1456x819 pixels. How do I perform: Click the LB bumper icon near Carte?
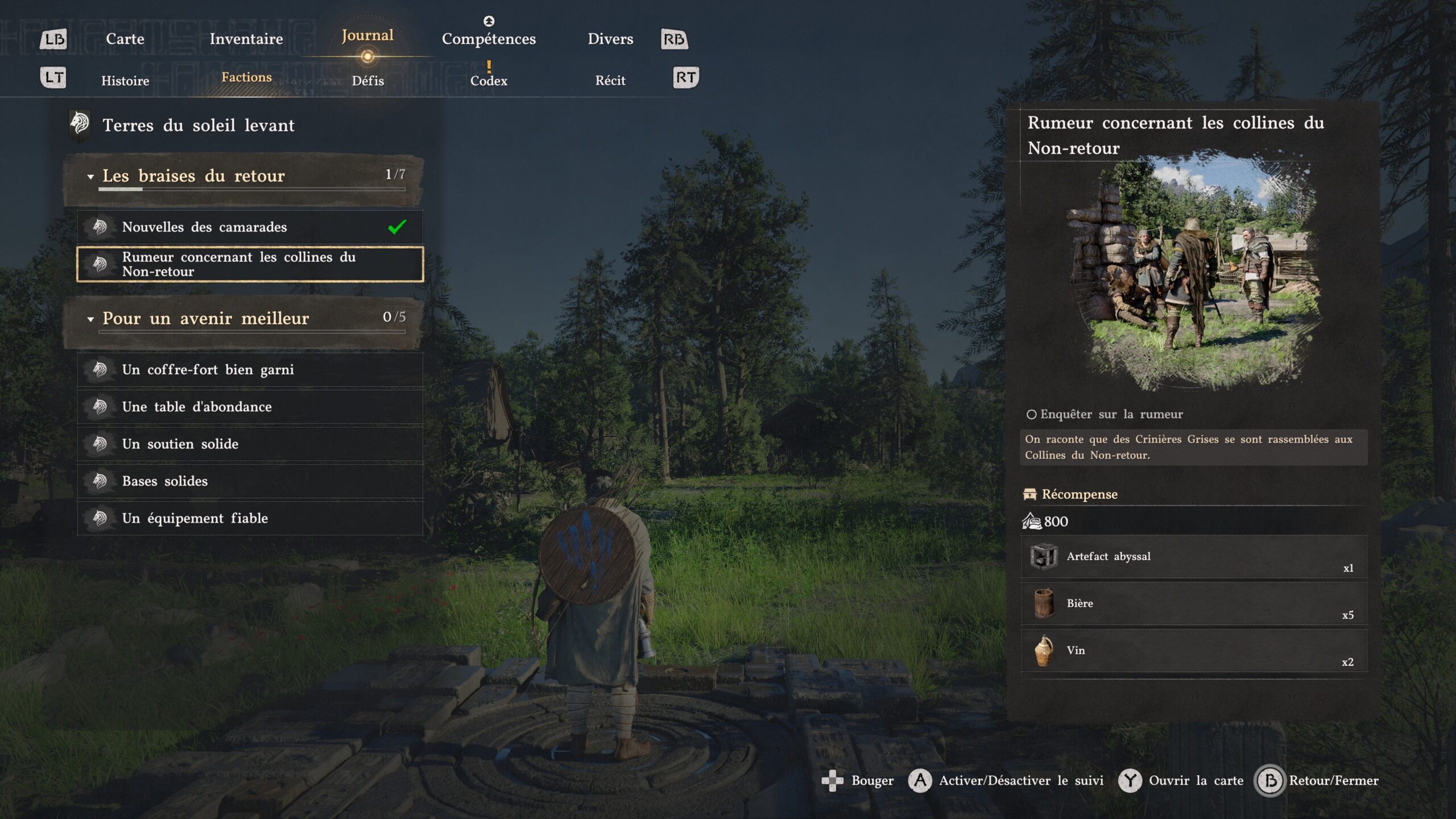coord(55,39)
